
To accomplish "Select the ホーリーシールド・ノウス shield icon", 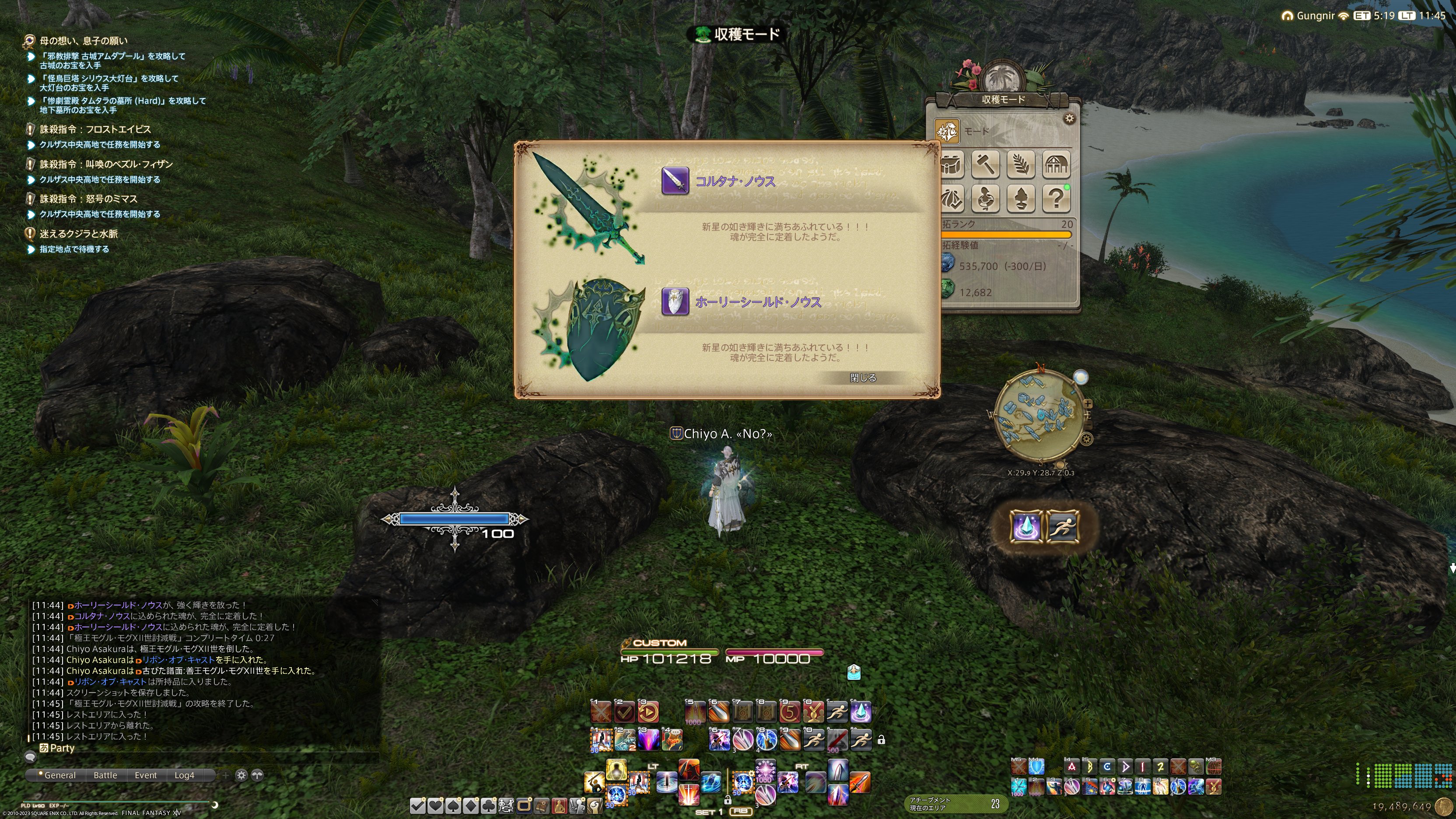I will click(675, 302).
